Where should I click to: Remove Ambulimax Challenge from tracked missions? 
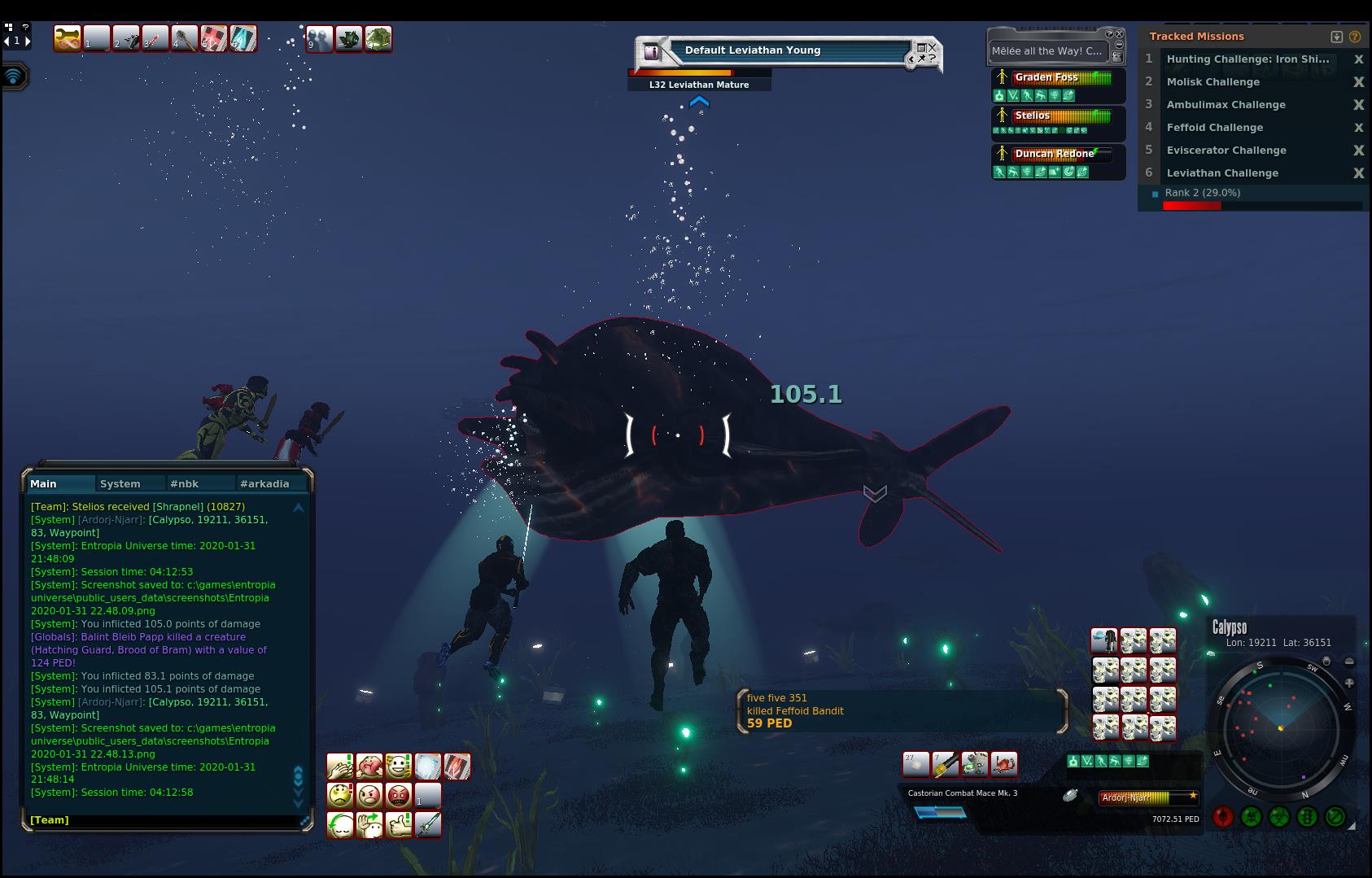click(1358, 105)
